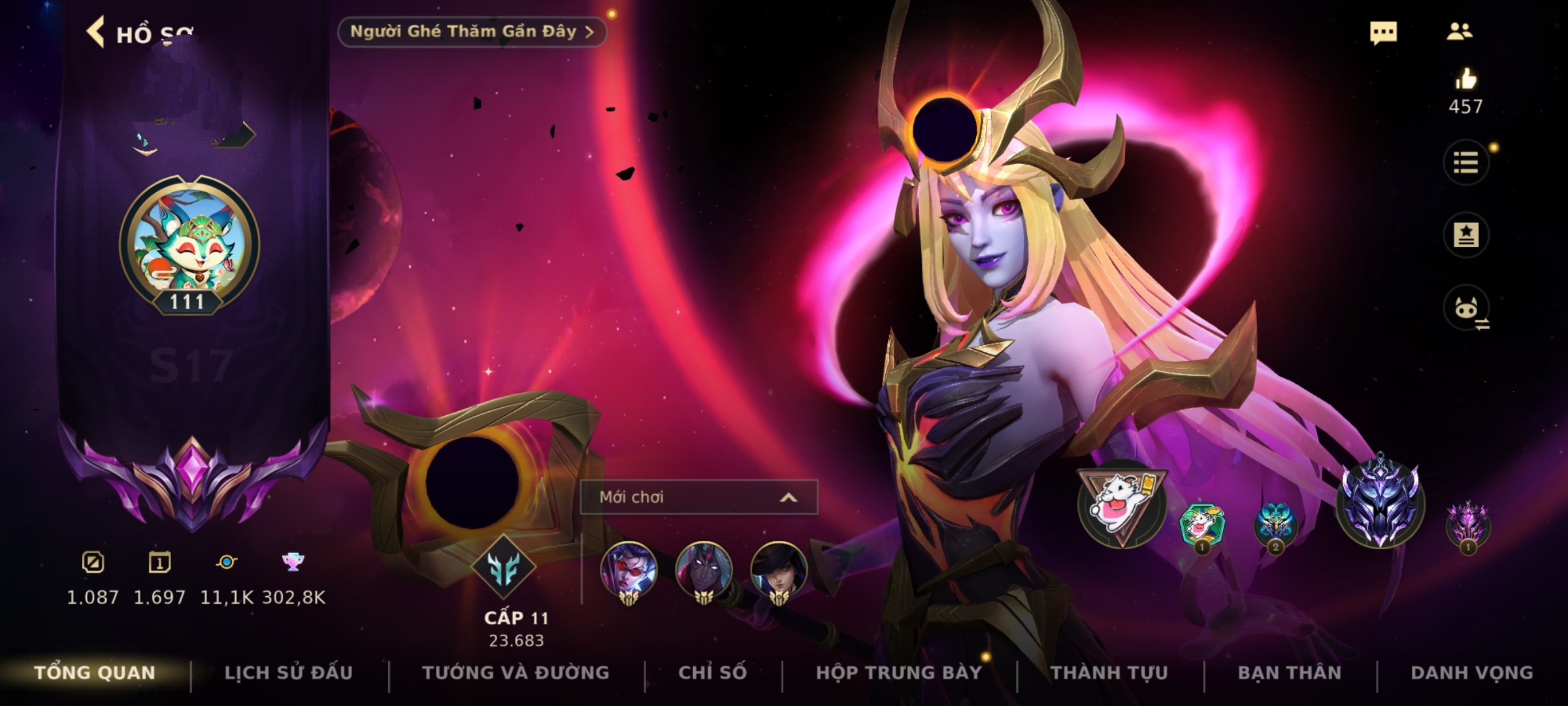Viewport: 1568px width, 706px height.
Task: Open Người Ghé Thăm Gần Đây visitors list
Action: [x=472, y=32]
